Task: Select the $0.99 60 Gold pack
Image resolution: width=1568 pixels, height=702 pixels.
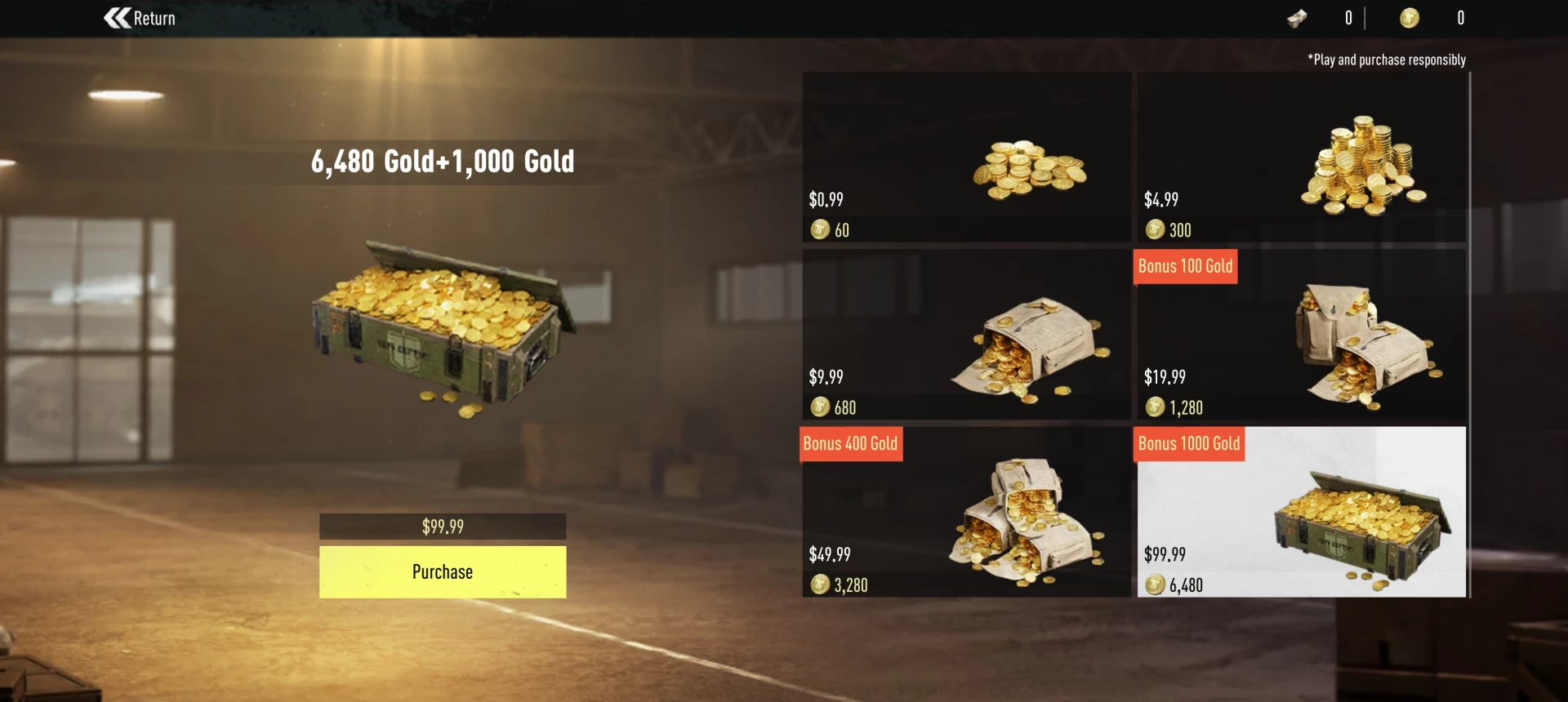Action: pos(966,157)
